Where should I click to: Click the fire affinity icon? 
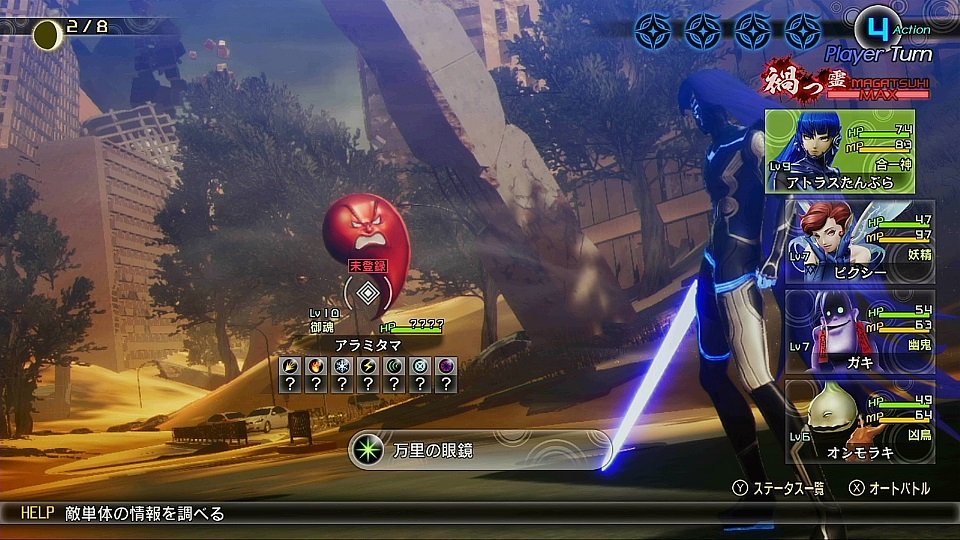316,366
